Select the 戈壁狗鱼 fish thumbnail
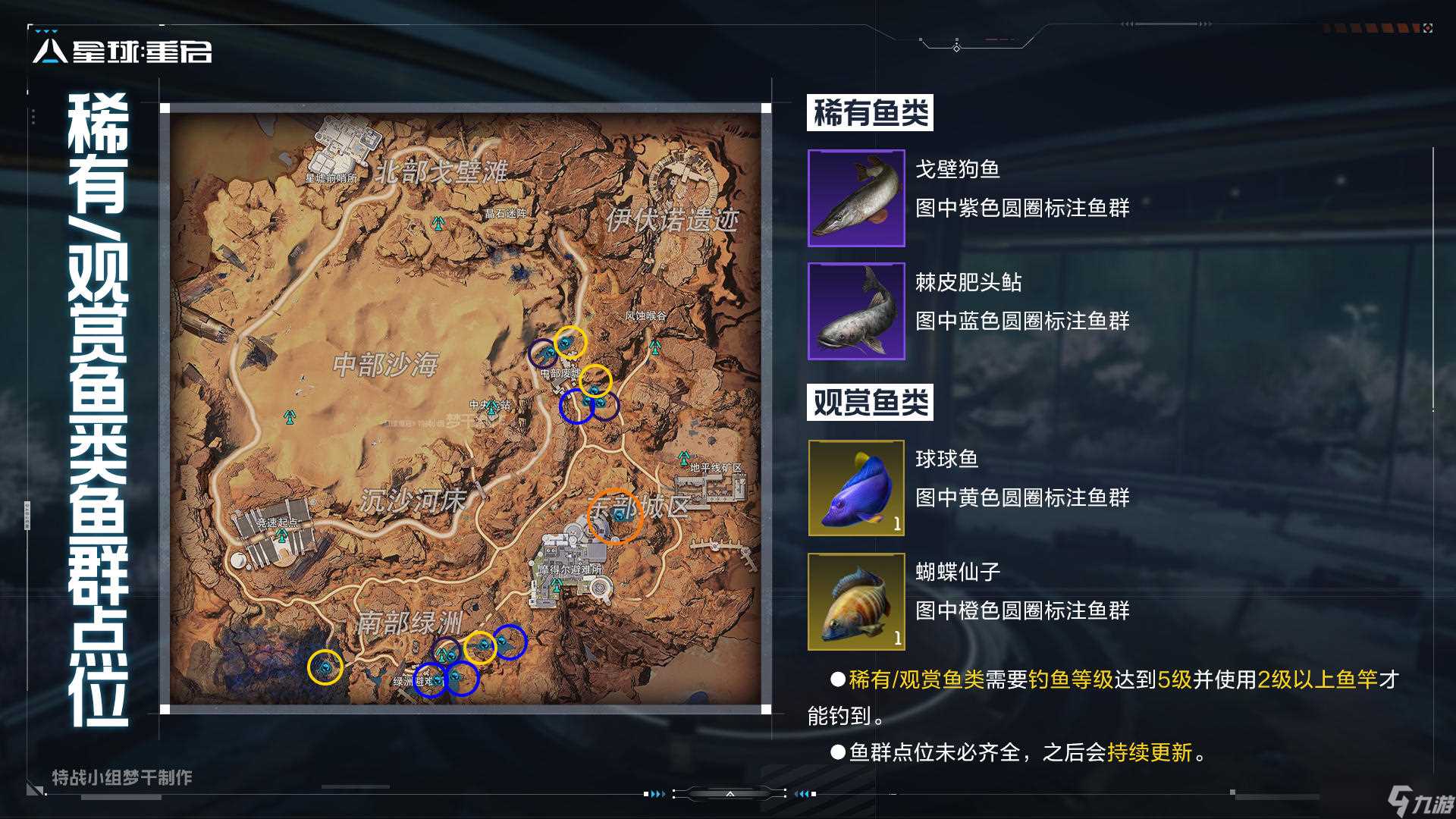1456x819 pixels. 856,199
